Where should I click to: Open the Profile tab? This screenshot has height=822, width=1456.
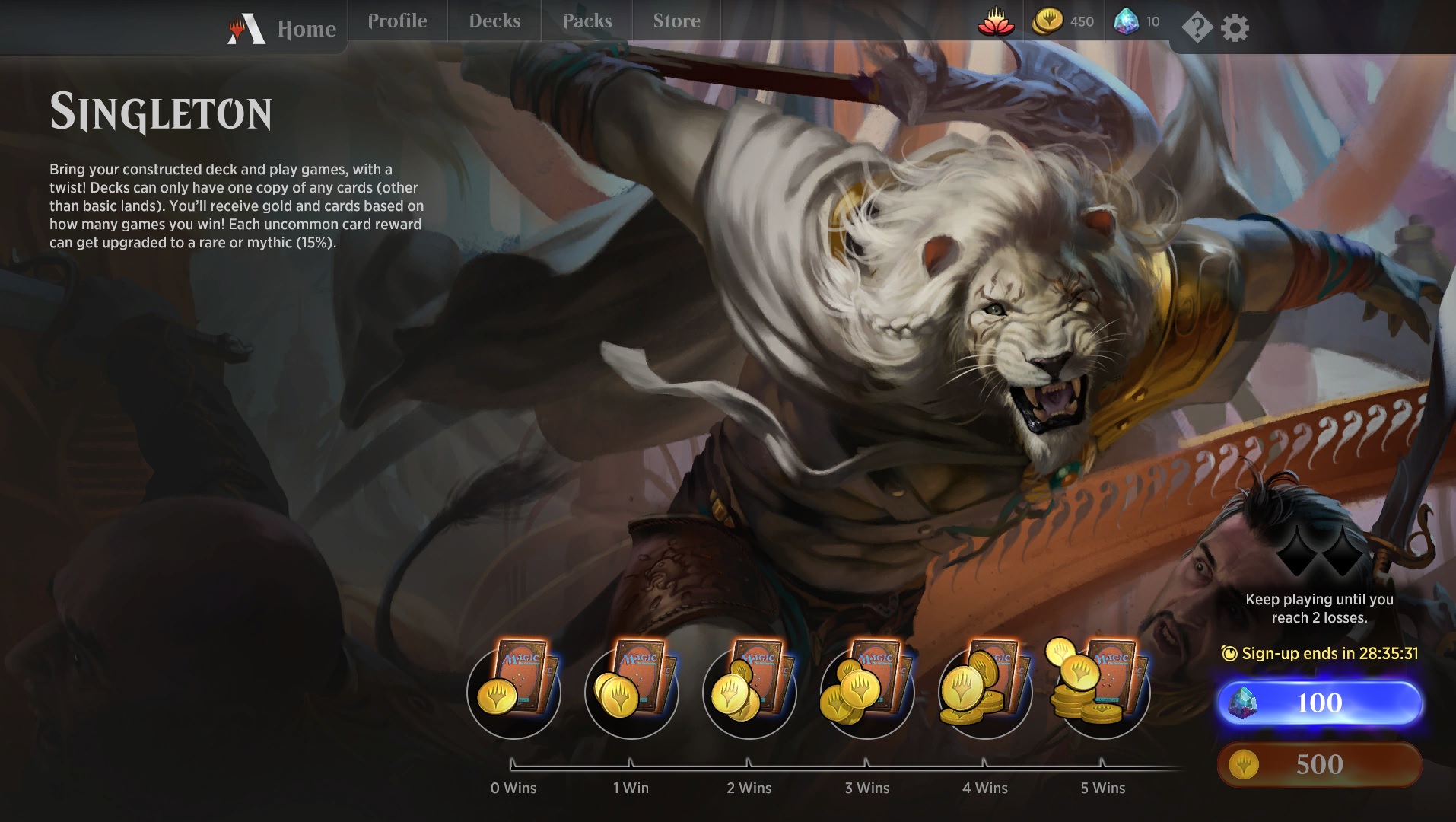coord(397,21)
